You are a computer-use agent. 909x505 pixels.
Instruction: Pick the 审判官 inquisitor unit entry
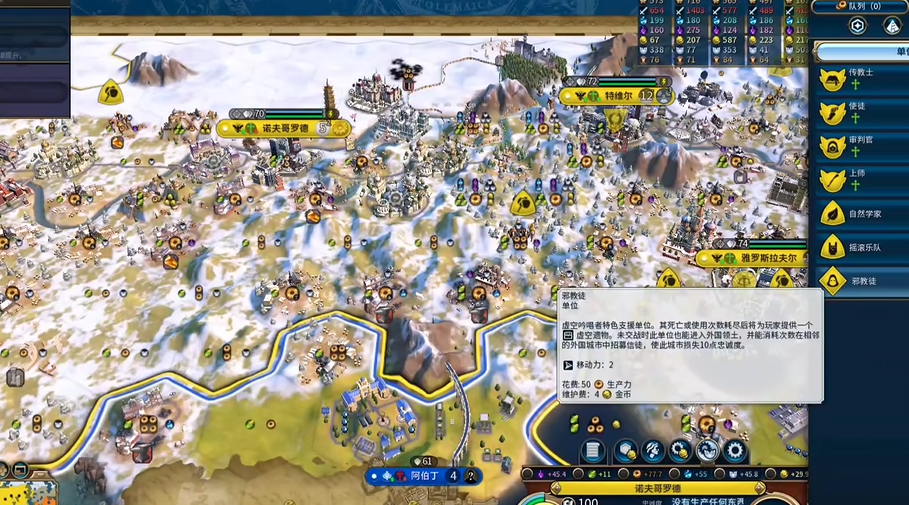coord(860,146)
